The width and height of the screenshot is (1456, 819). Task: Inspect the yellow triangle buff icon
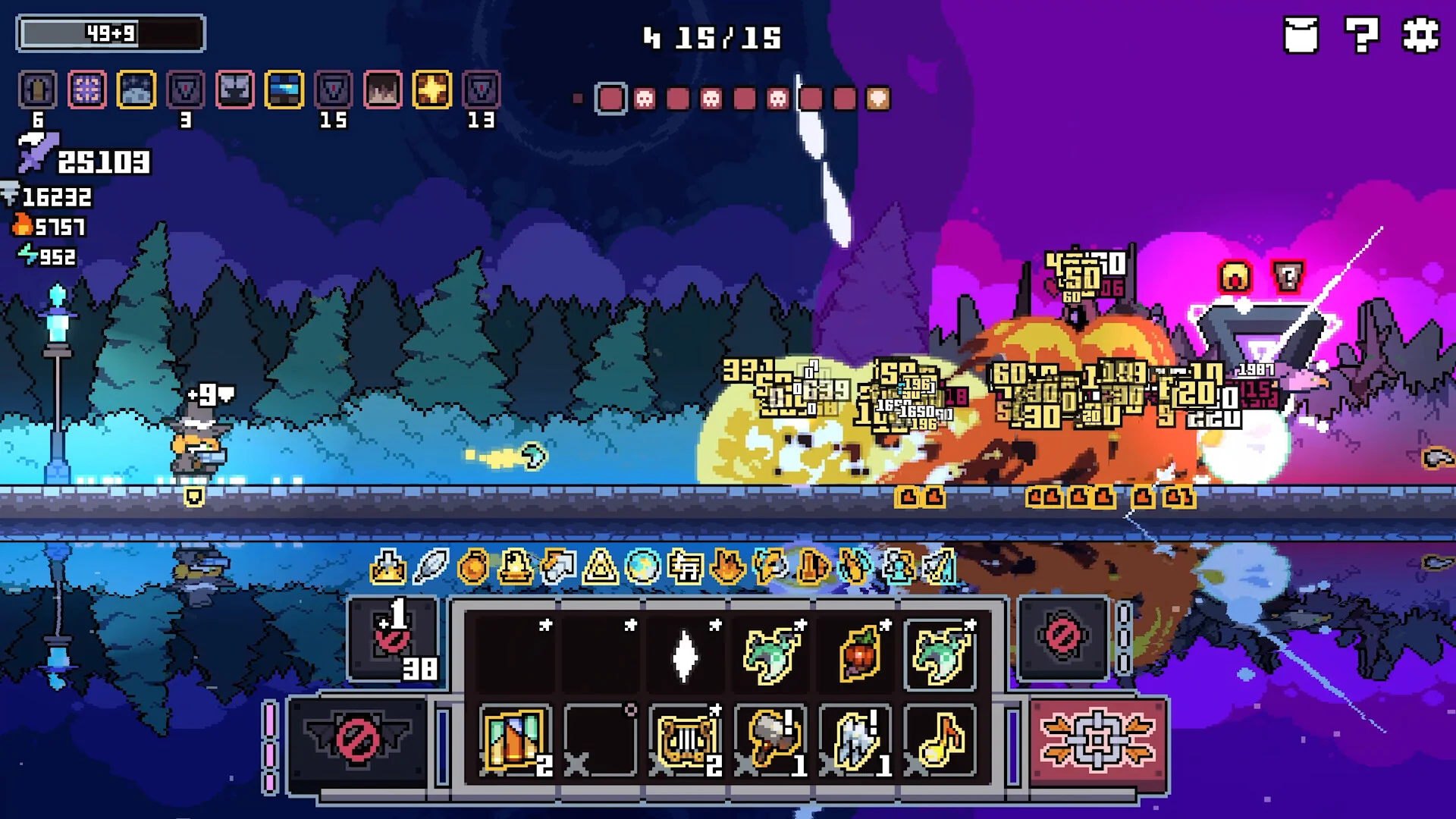click(600, 566)
